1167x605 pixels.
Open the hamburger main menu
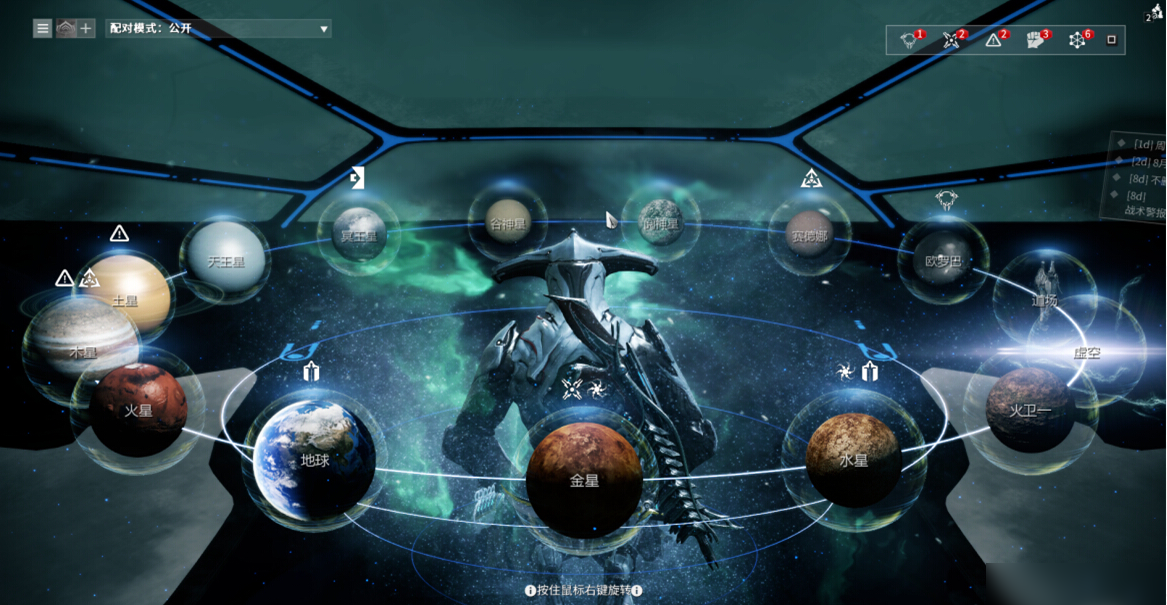click(42, 29)
